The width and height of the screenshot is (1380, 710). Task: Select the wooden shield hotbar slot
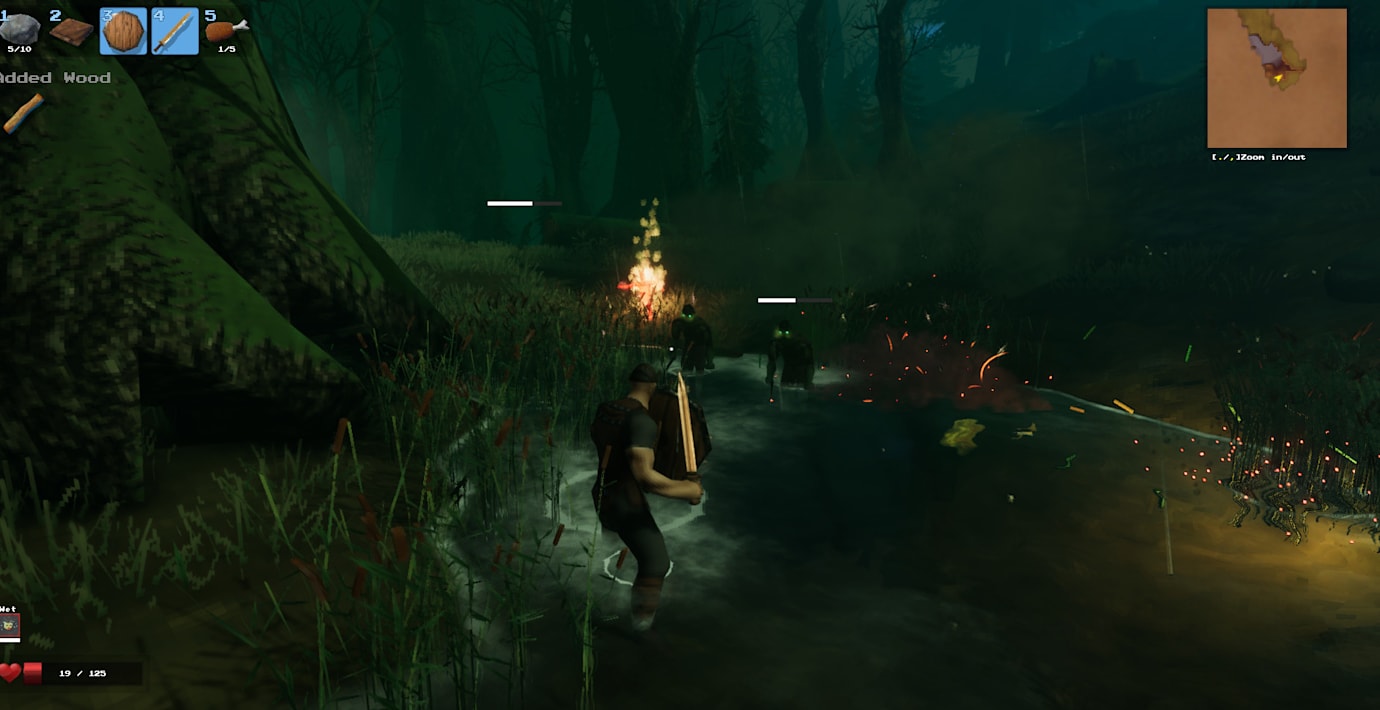(x=123, y=31)
